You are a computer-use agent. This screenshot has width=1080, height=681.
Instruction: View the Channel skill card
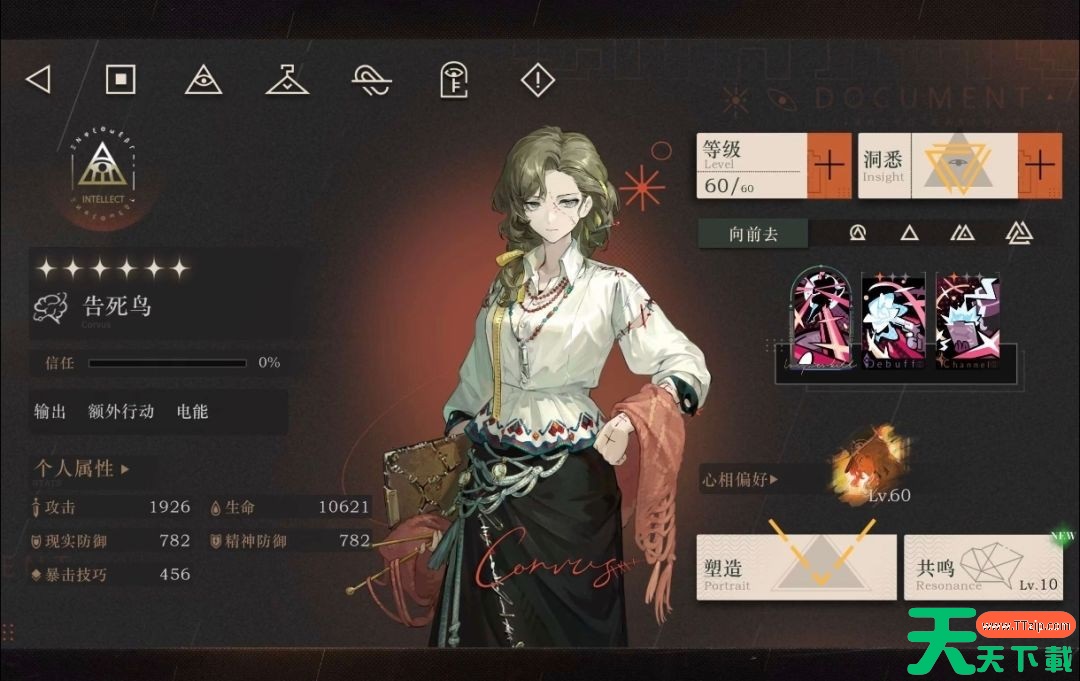tap(968, 322)
